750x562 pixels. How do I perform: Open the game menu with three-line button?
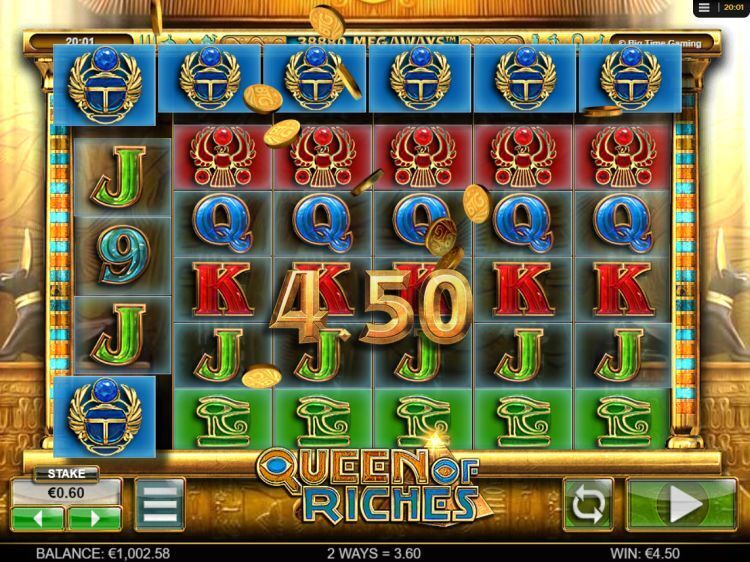[x=159, y=504]
